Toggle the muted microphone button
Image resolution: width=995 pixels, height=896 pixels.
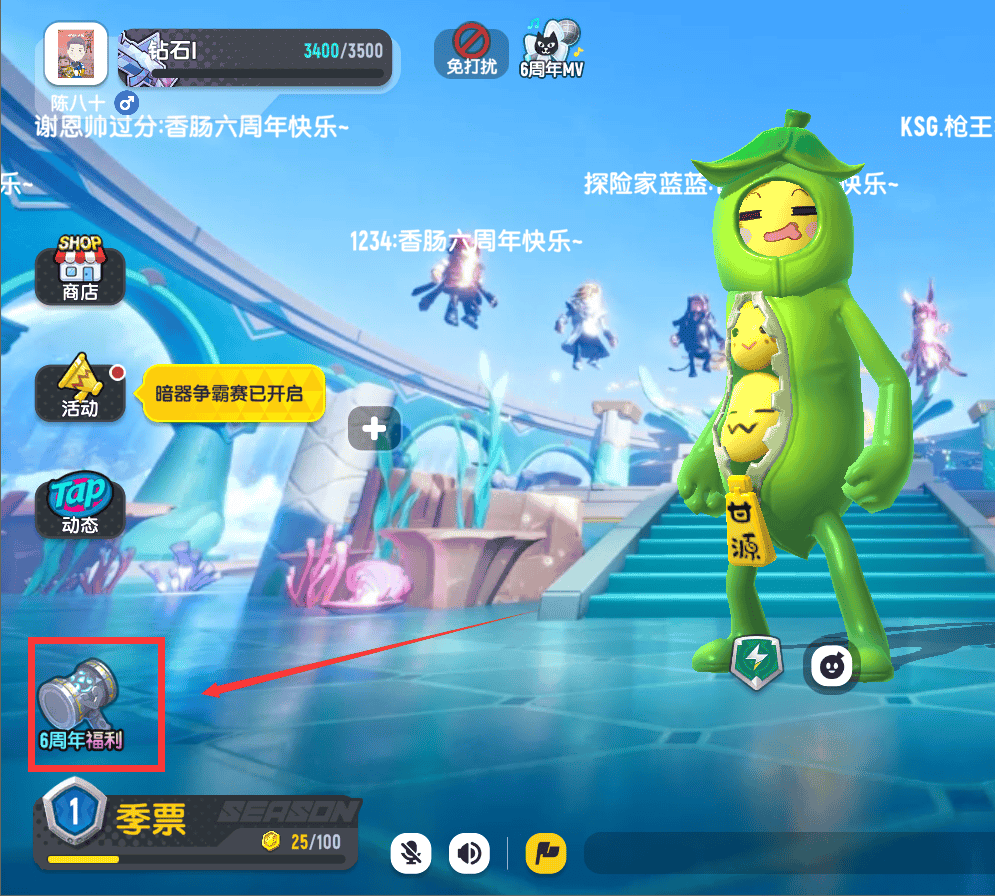[411, 854]
